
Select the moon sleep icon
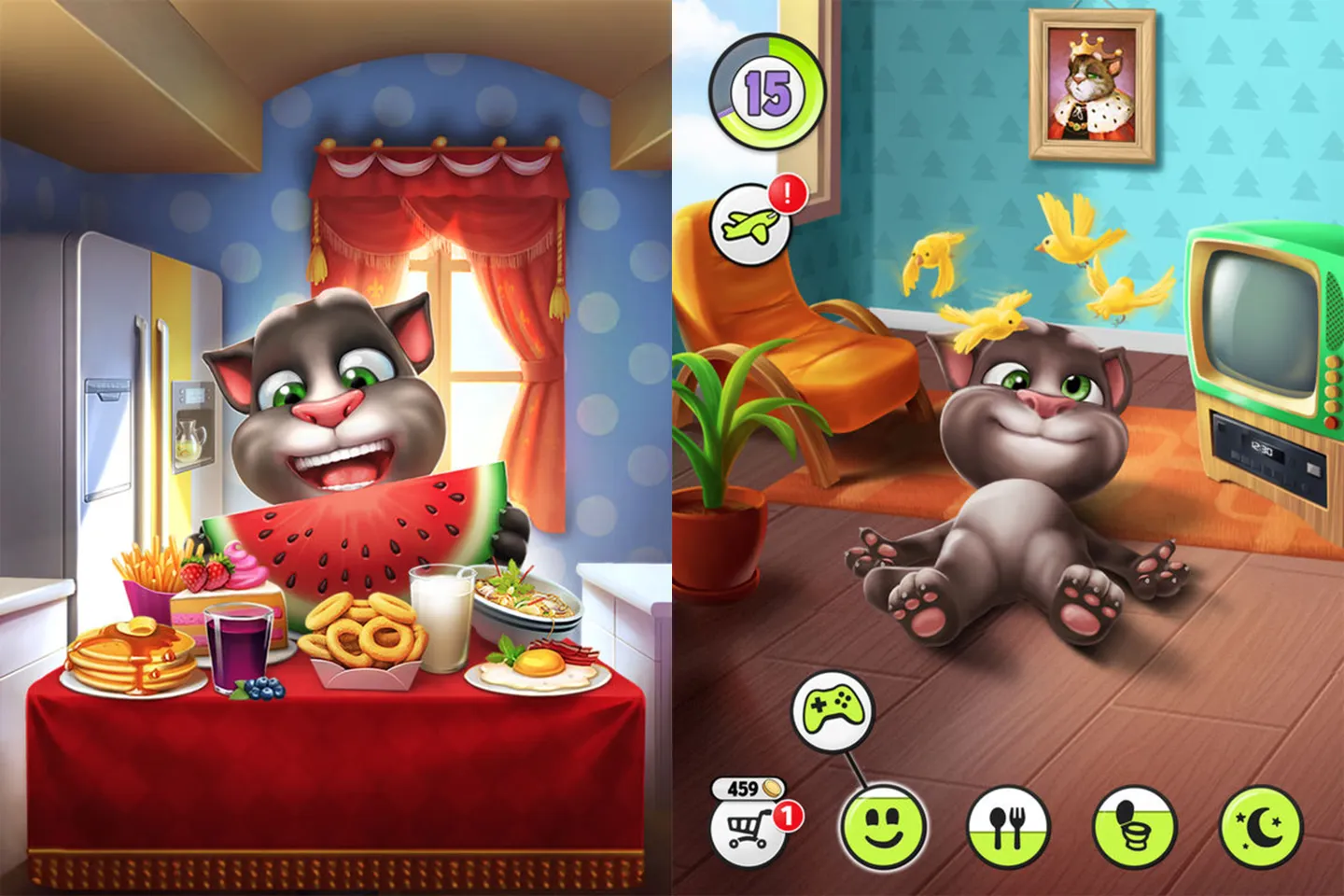[1262, 825]
